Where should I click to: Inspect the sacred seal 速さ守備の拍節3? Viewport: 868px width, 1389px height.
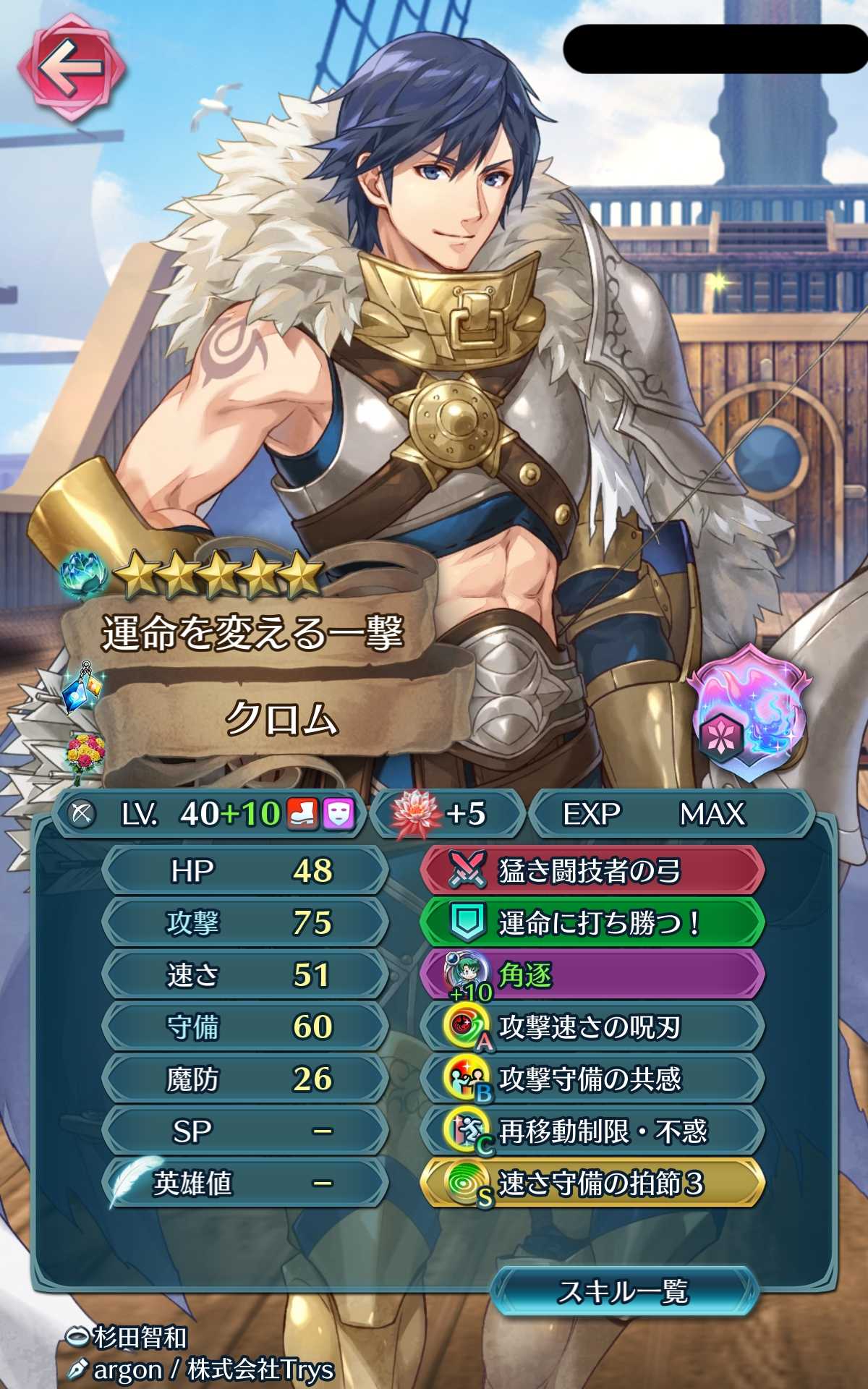click(x=592, y=1184)
